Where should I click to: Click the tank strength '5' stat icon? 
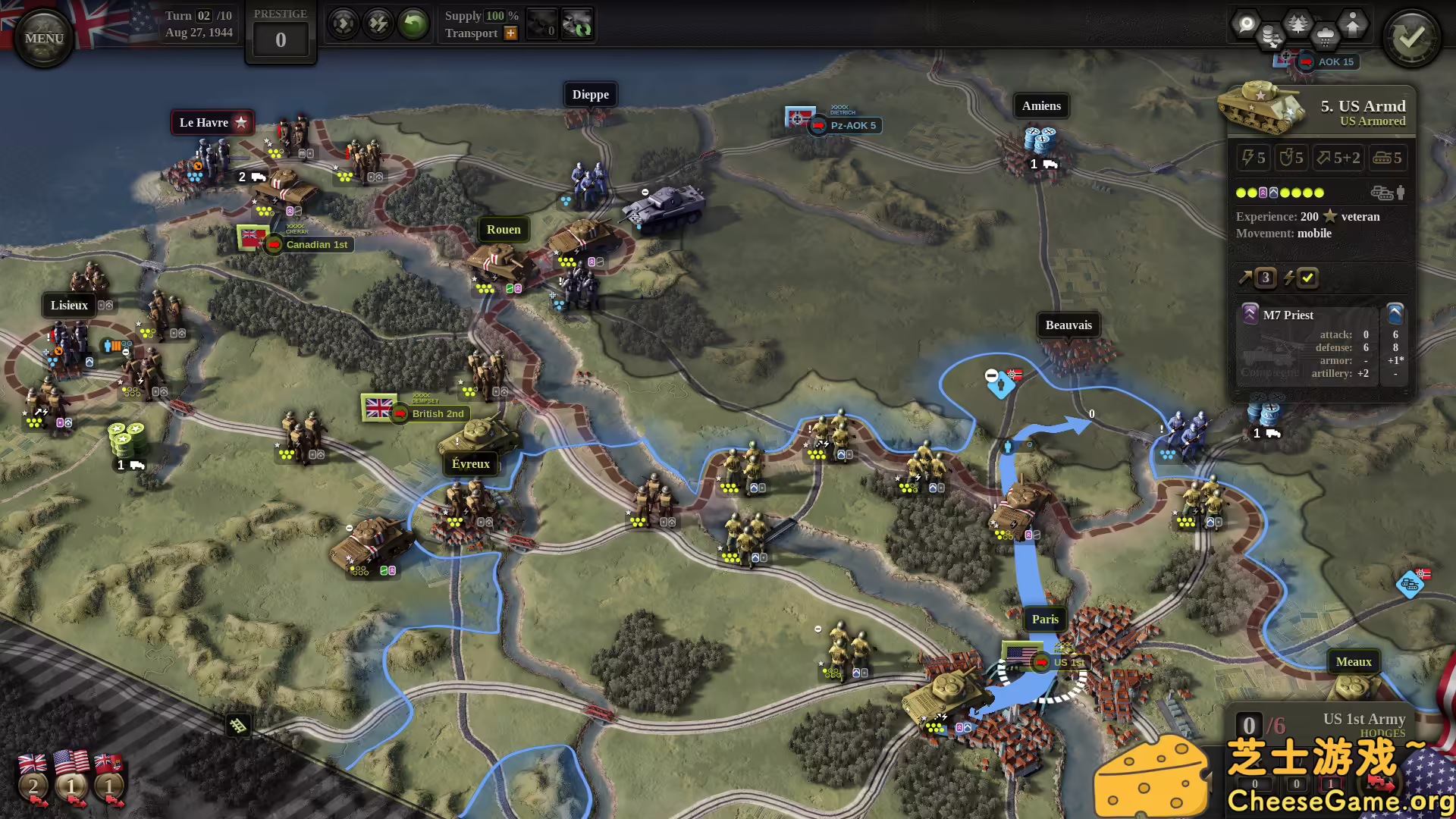1388,158
